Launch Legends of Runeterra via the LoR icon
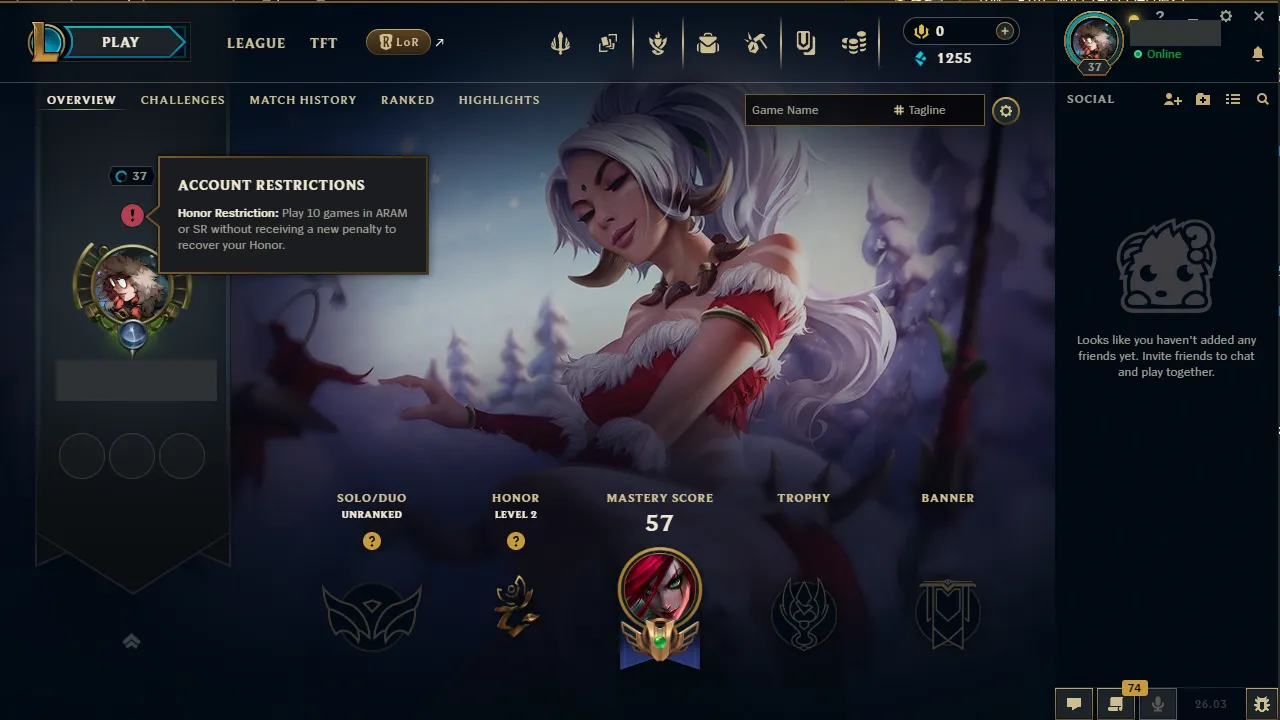 coord(400,42)
